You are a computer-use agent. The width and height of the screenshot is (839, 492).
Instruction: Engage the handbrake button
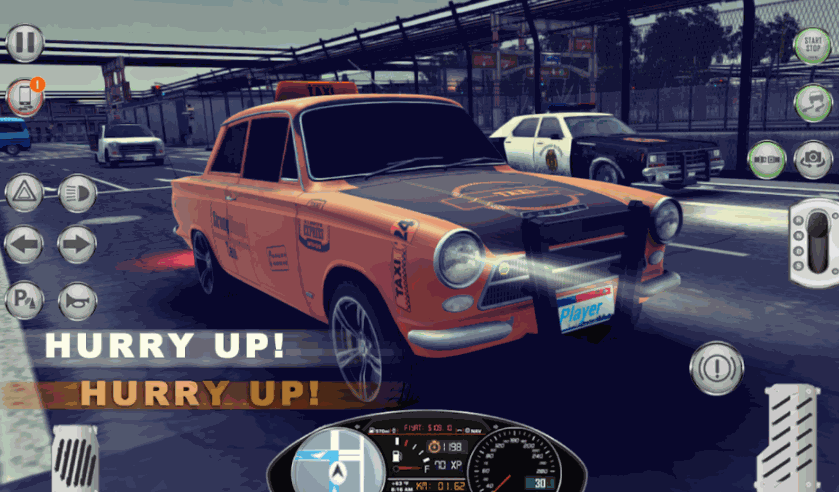pos(716,361)
